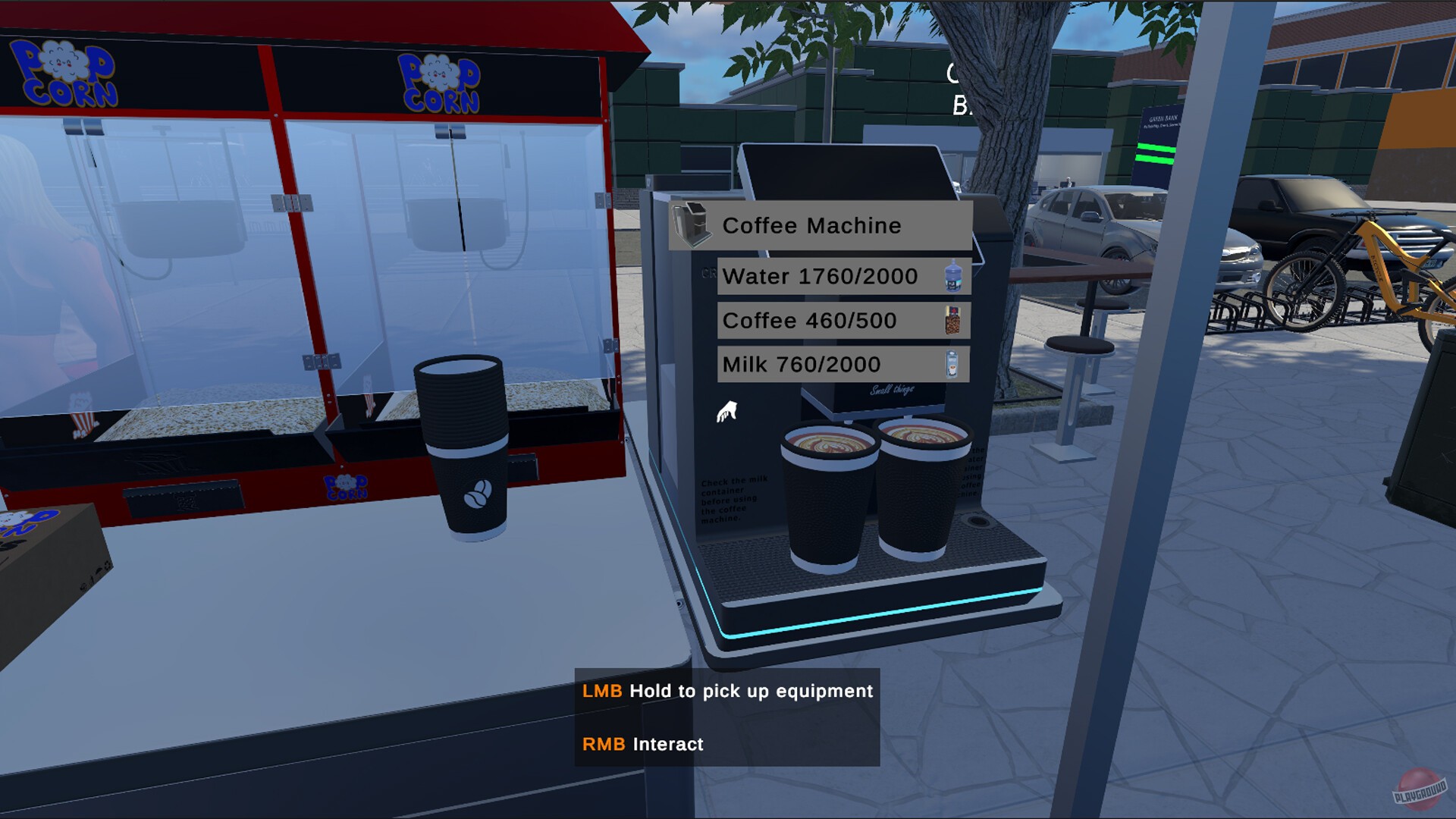Click the coffee beans icon on Coffee row
This screenshot has width=1456, height=819.
click(x=954, y=320)
